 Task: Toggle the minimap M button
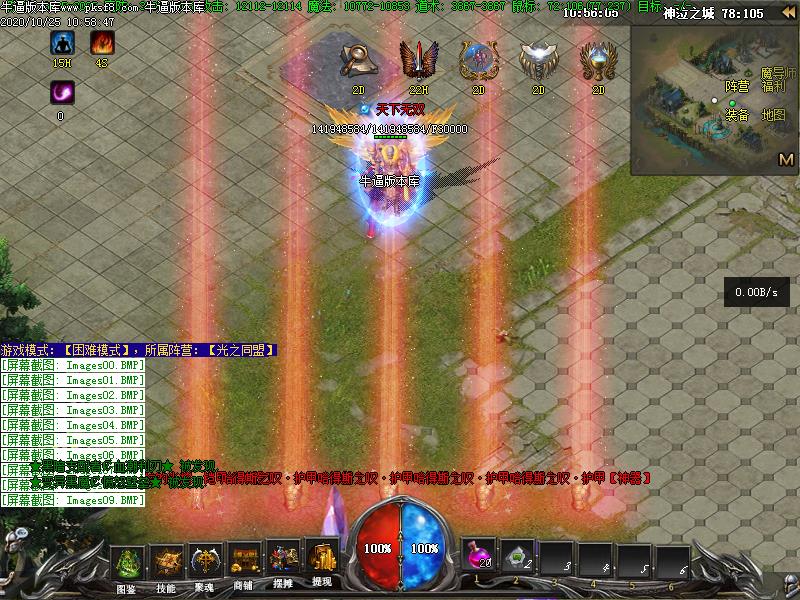785,159
